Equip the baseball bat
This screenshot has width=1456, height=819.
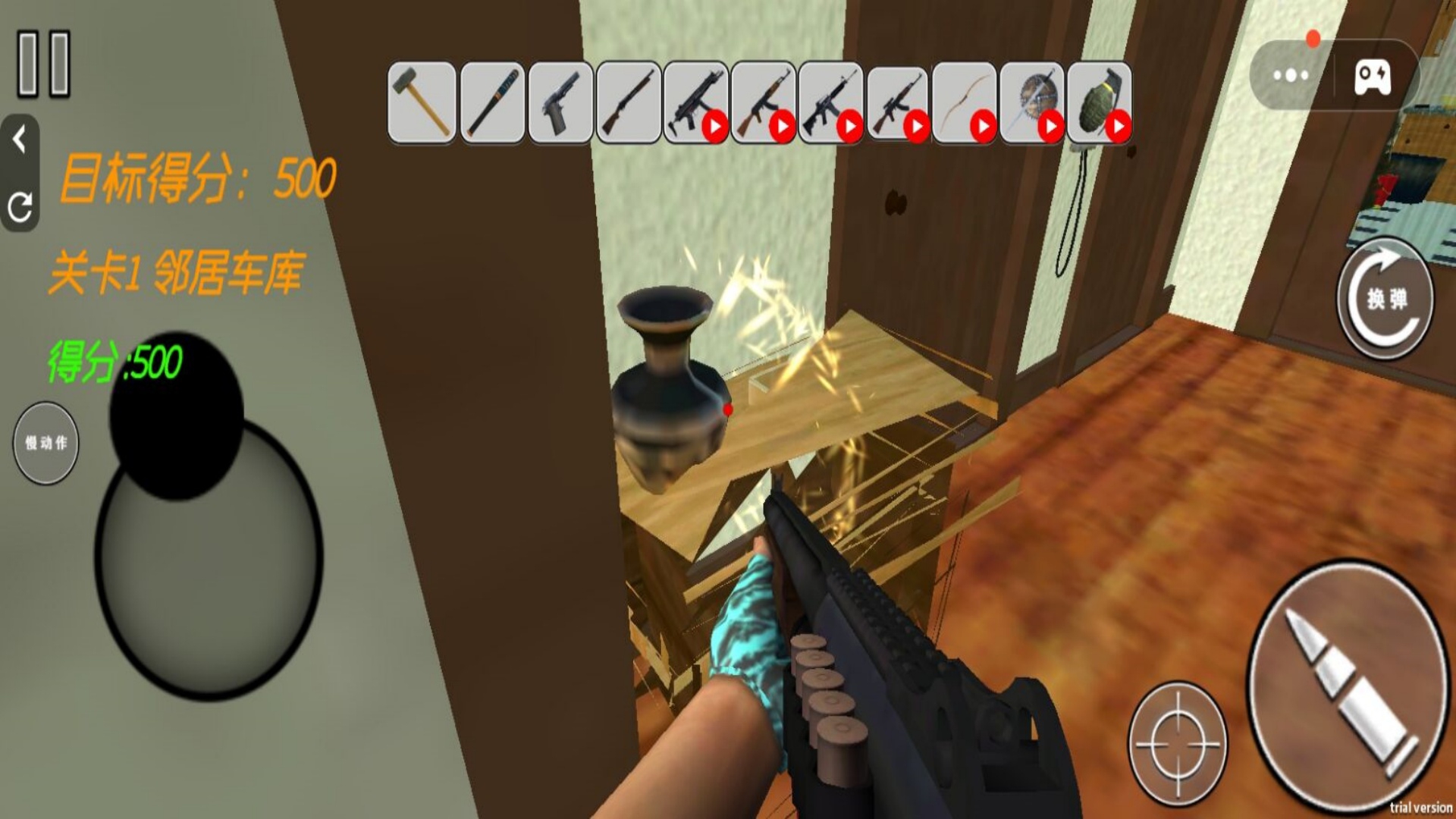pos(492,103)
